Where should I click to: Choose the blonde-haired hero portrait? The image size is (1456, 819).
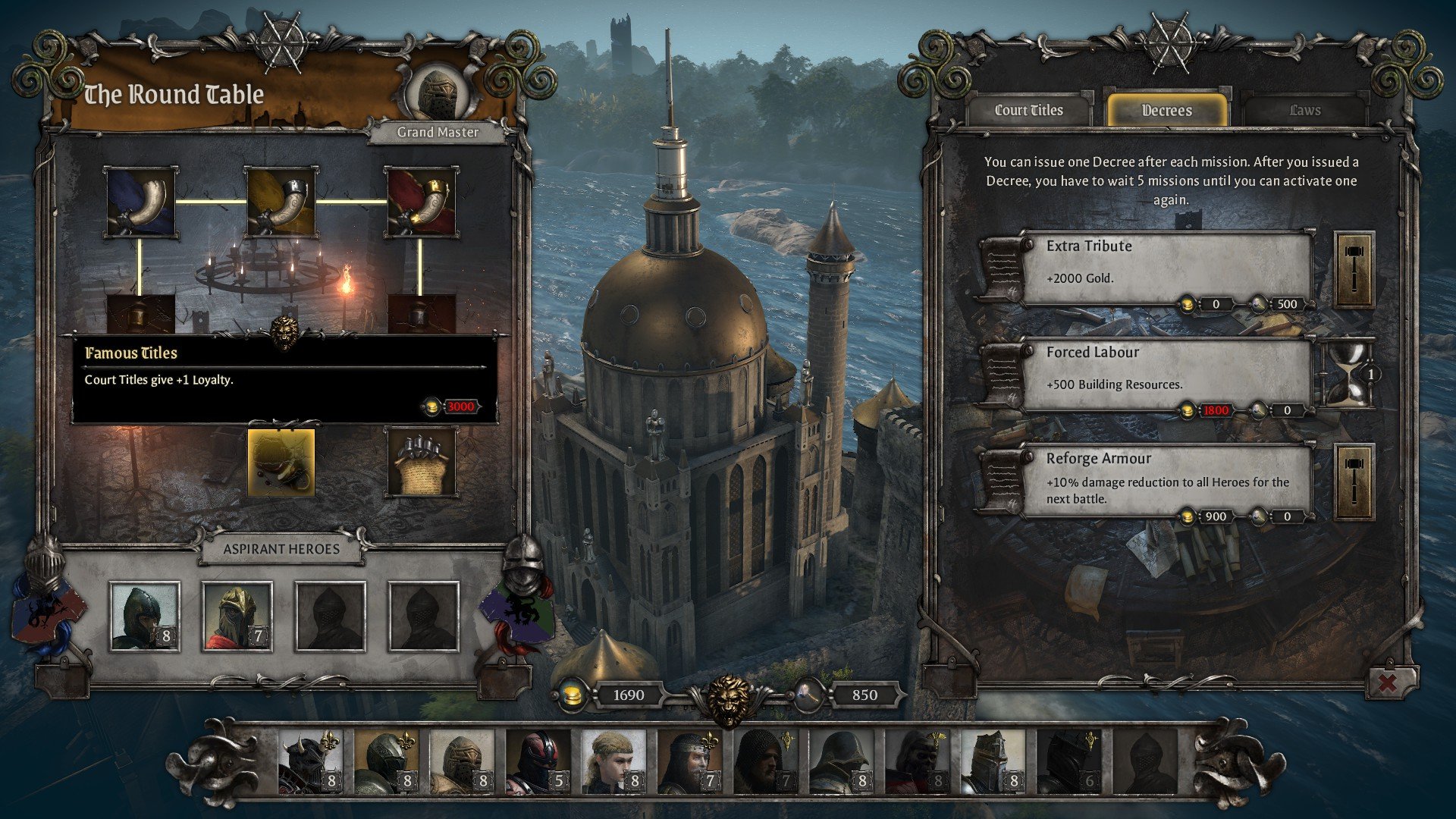click(x=613, y=761)
